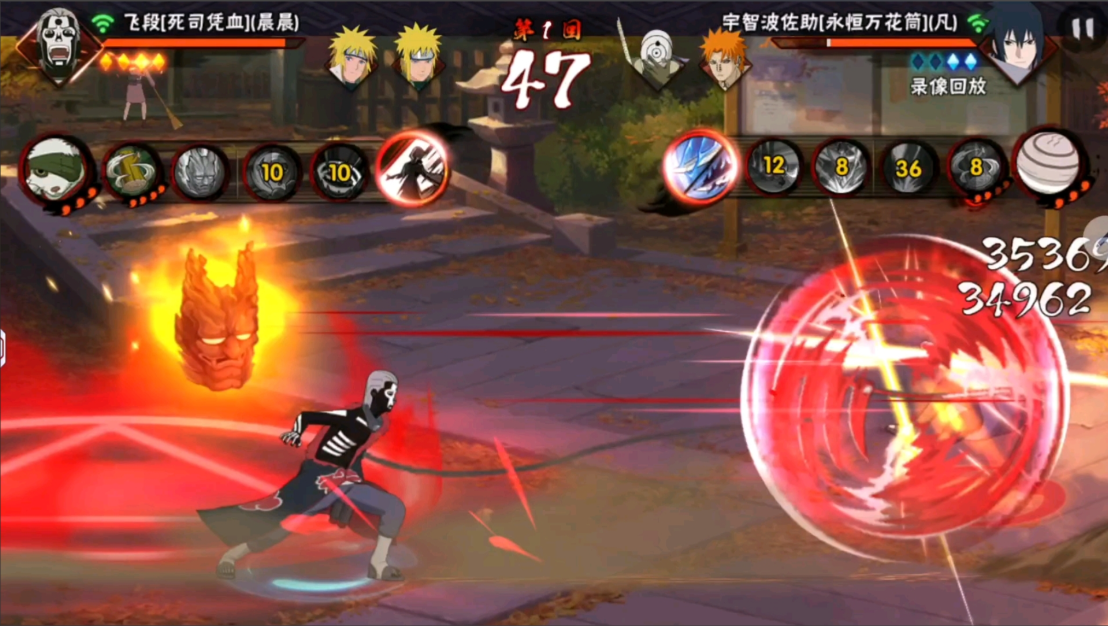Activate the glowing blue lightning skill

[700, 165]
